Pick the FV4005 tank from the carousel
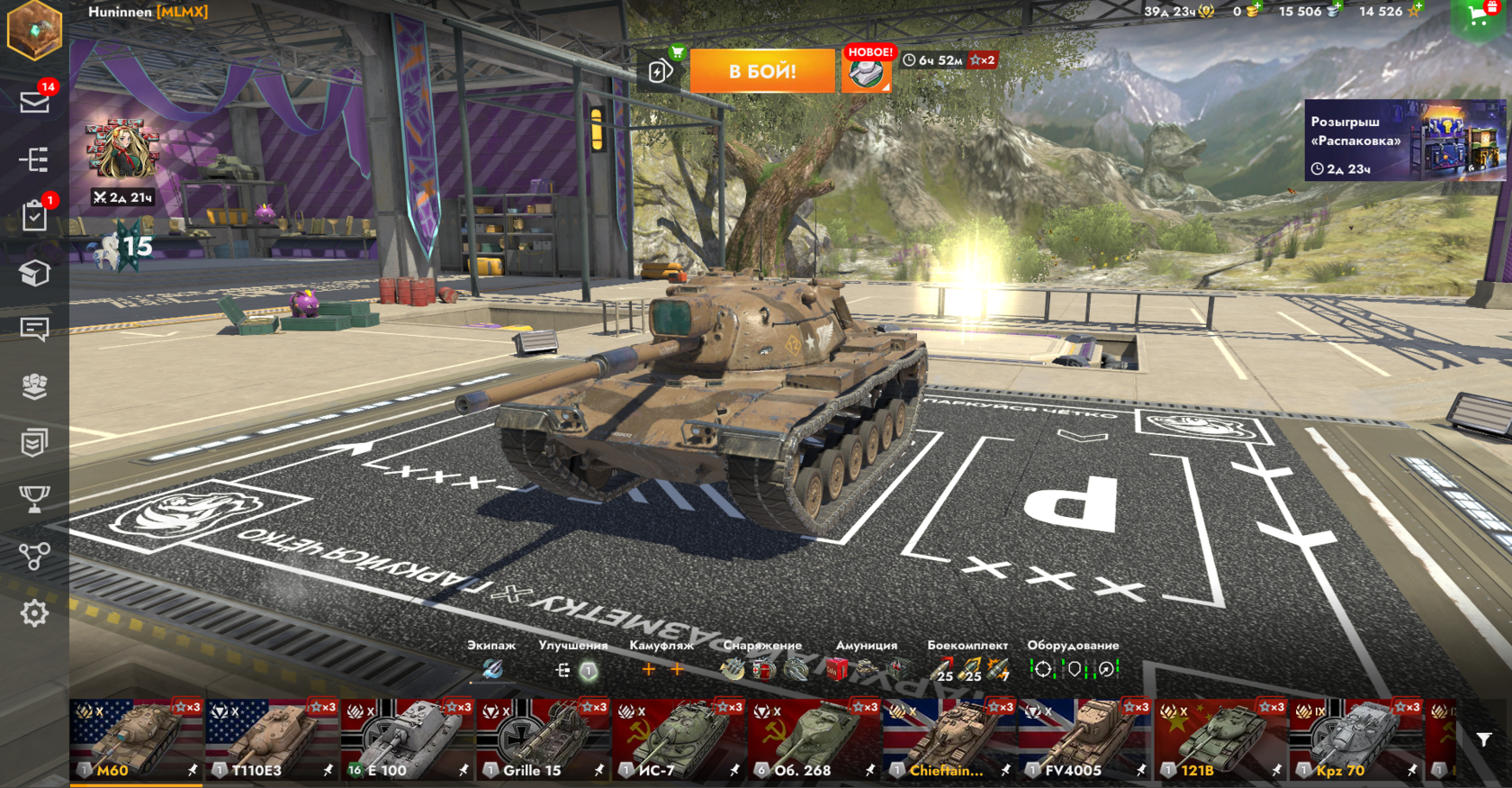Image resolution: width=1512 pixels, height=788 pixels. 1085,740
